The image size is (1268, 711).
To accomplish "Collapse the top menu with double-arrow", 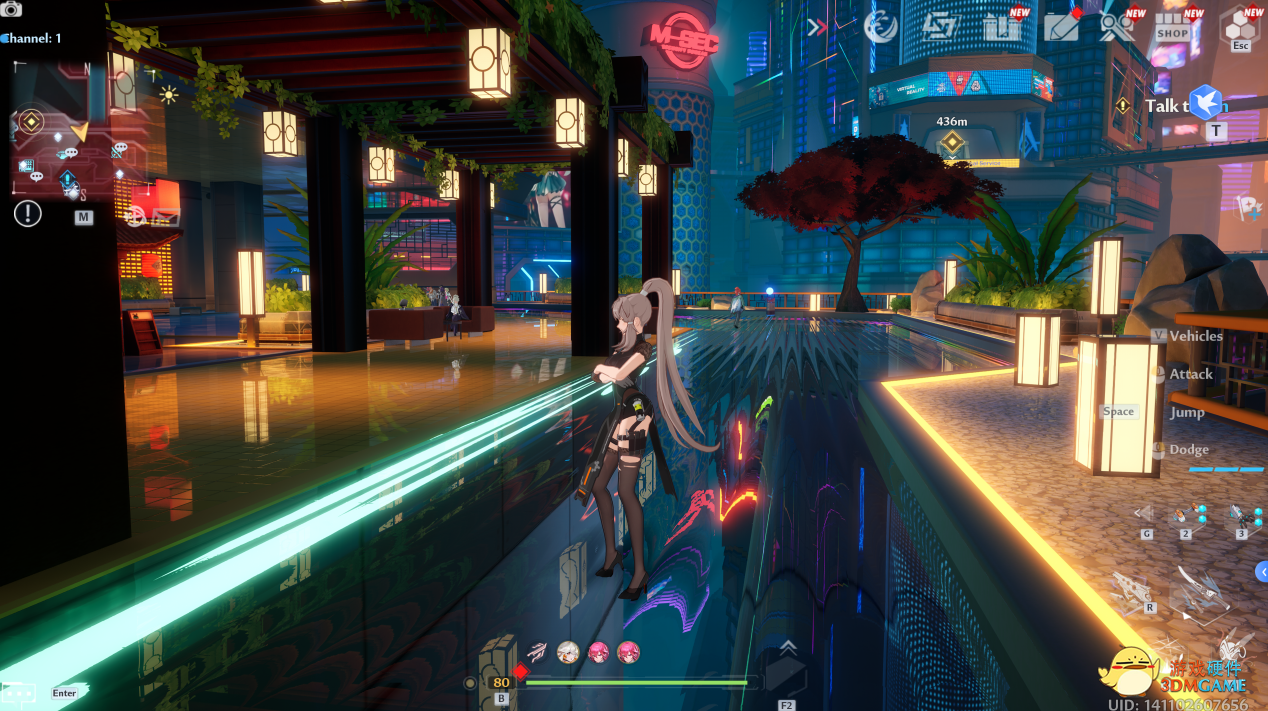I will (817, 28).
